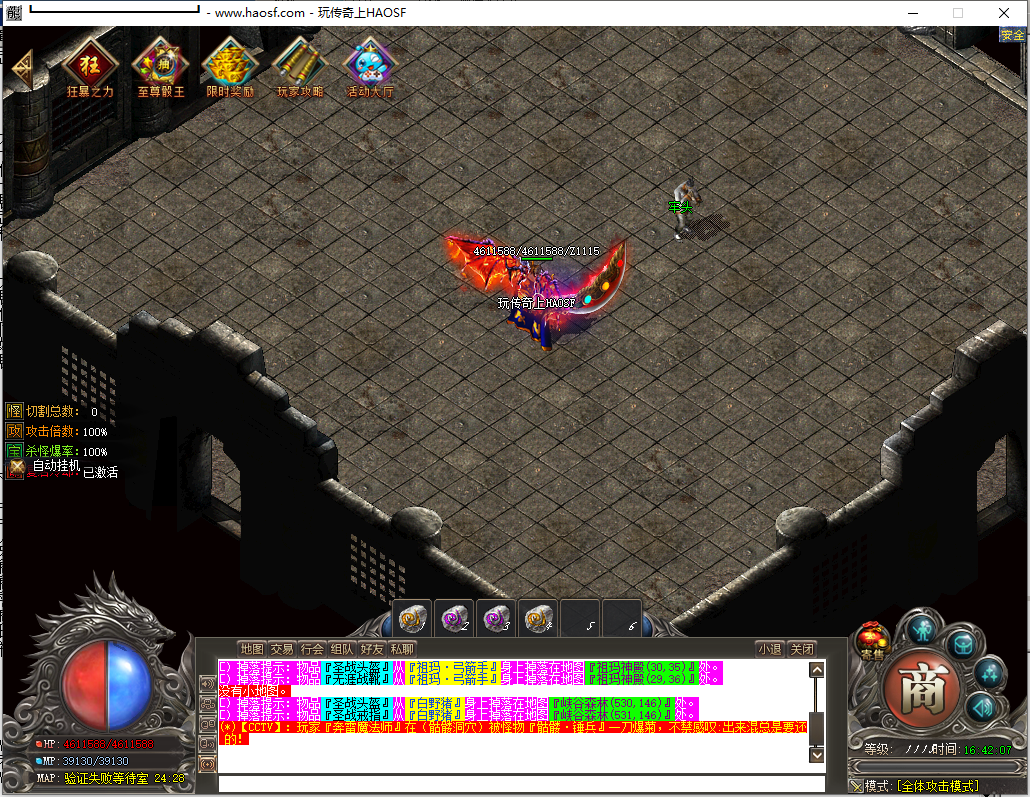1030x797 pixels.
Task: Open the 私聊 private chat tab
Action: [402, 649]
